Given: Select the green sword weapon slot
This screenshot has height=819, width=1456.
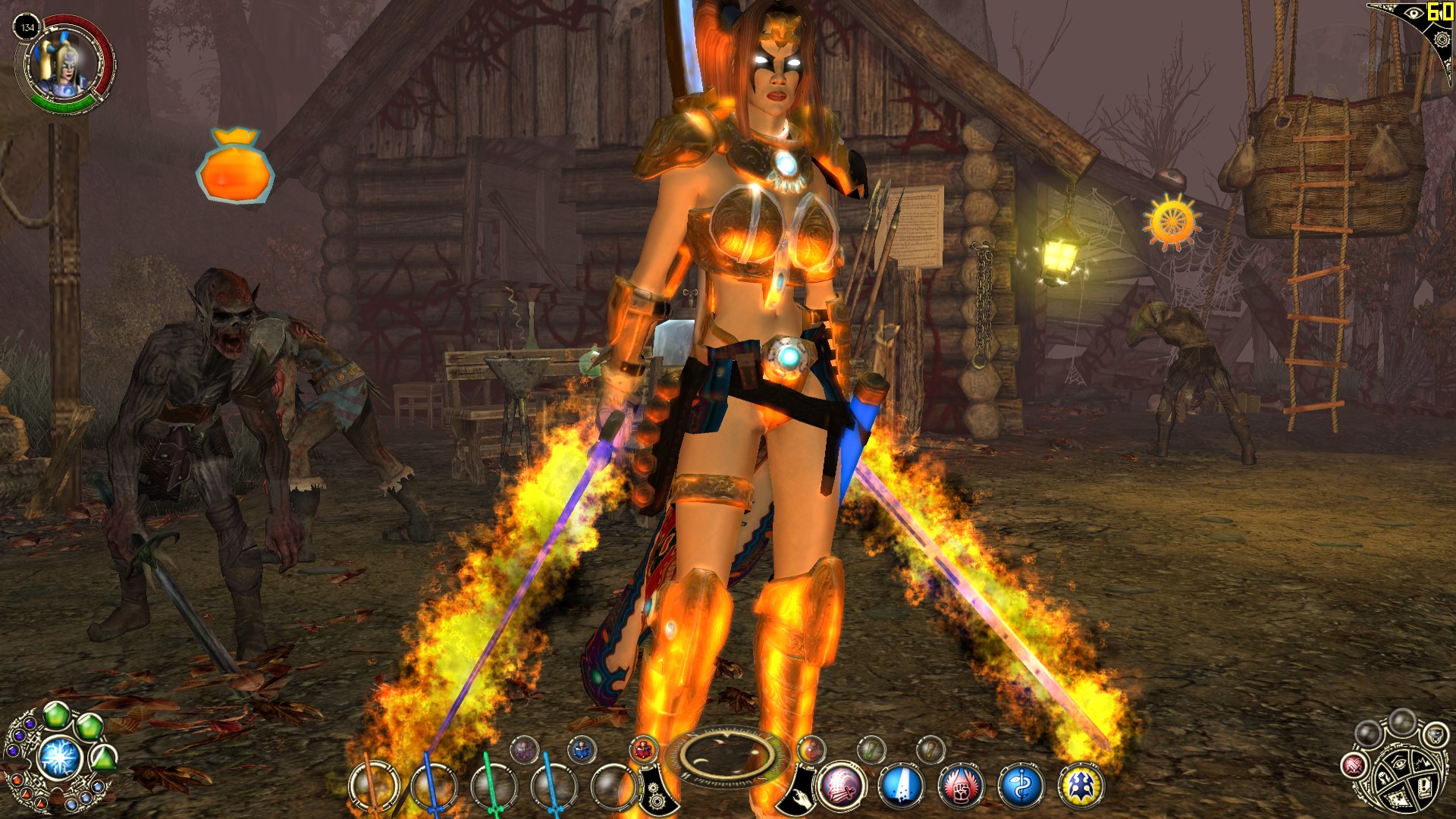Looking at the screenshot, I should 494,787.
